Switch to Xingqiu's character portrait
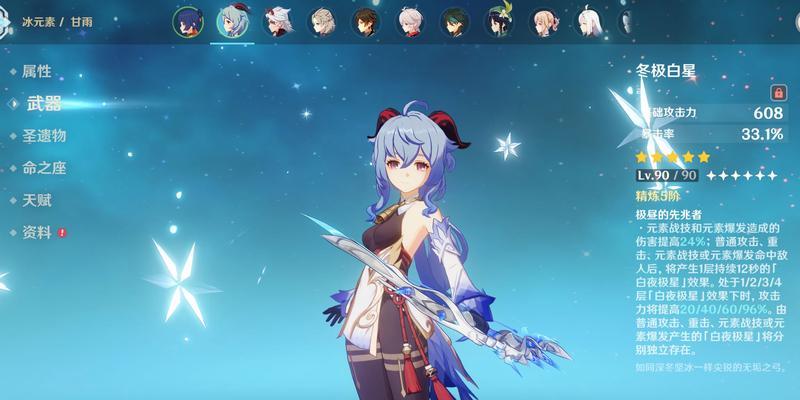This screenshot has height=400, width=800. (x=187, y=20)
